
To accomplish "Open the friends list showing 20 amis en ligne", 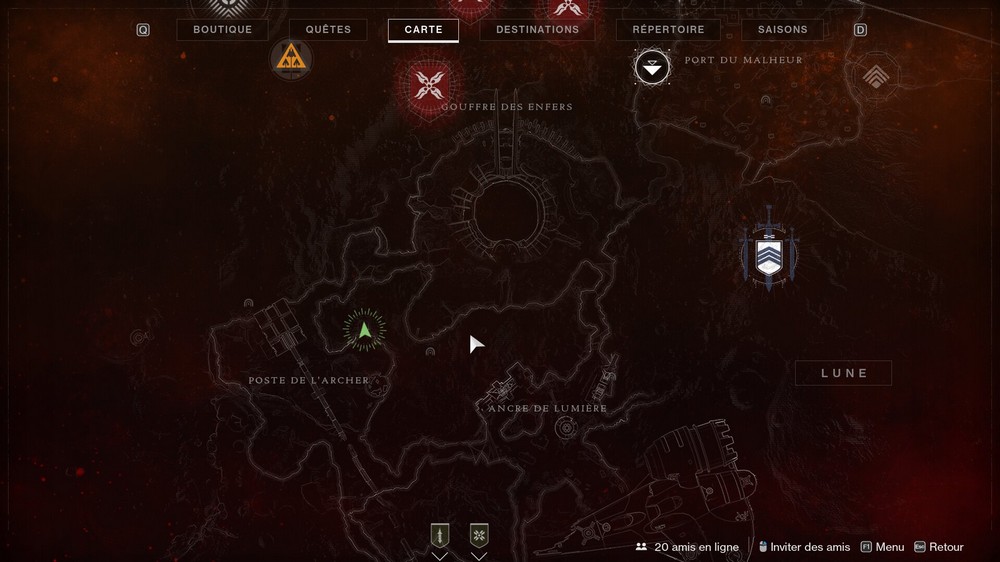I will point(690,547).
